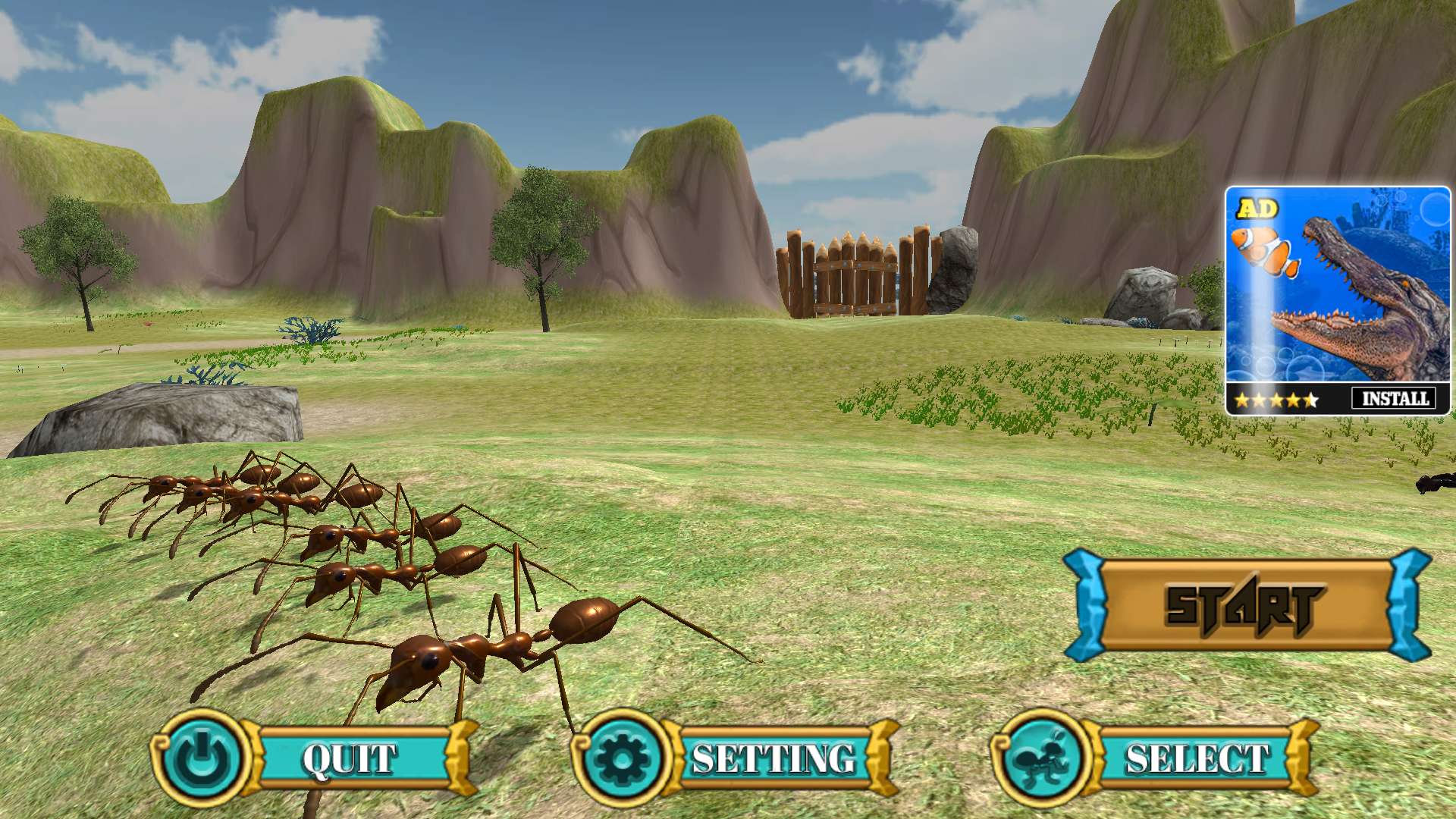Start the ant game
This screenshot has height=819, width=1456.
[x=1246, y=606]
